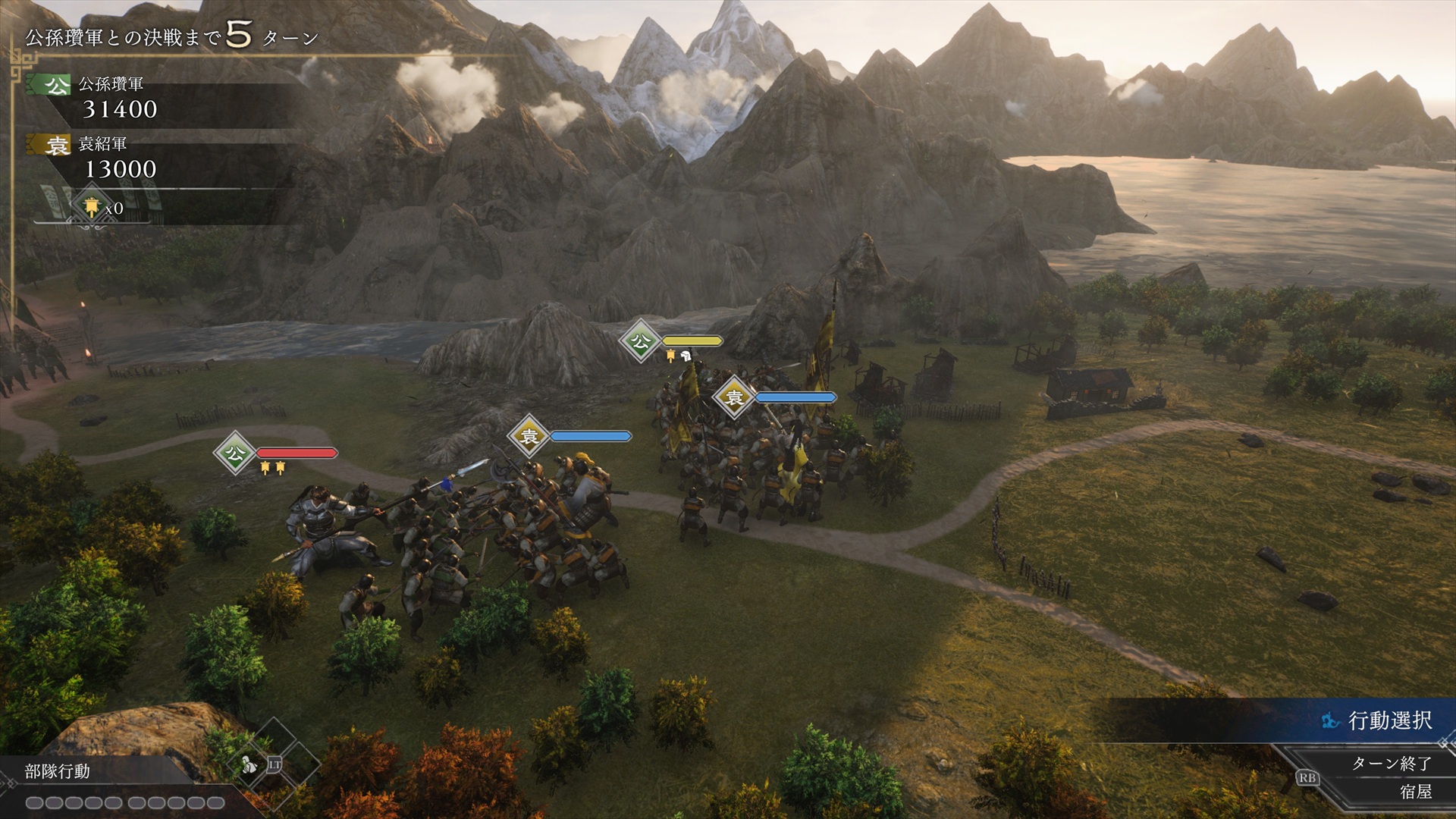Select the 公孫瓚軍 army entry
This screenshot has height=819, width=1456.
point(111,84)
